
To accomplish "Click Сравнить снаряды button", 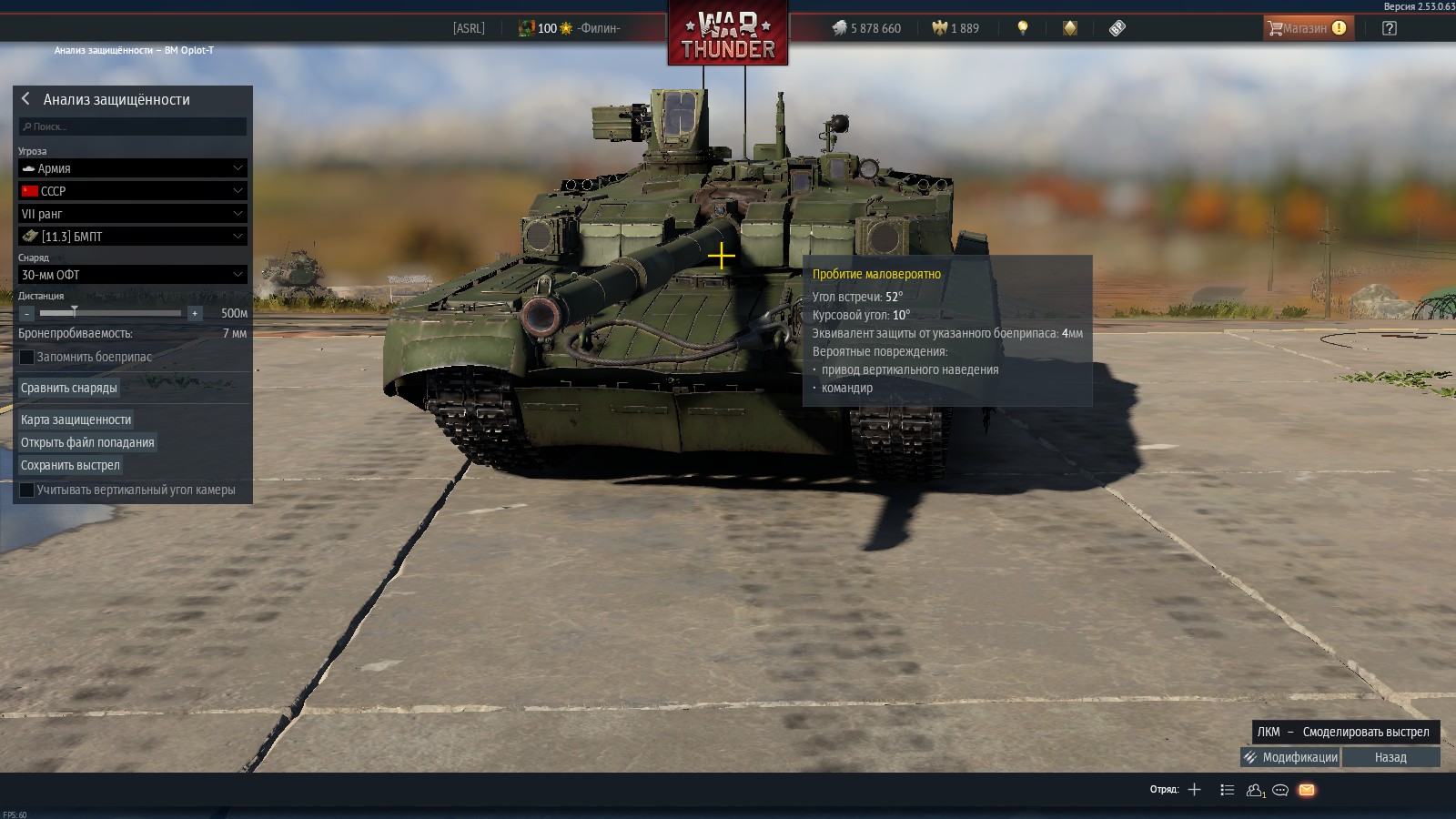I will [69, 388].
